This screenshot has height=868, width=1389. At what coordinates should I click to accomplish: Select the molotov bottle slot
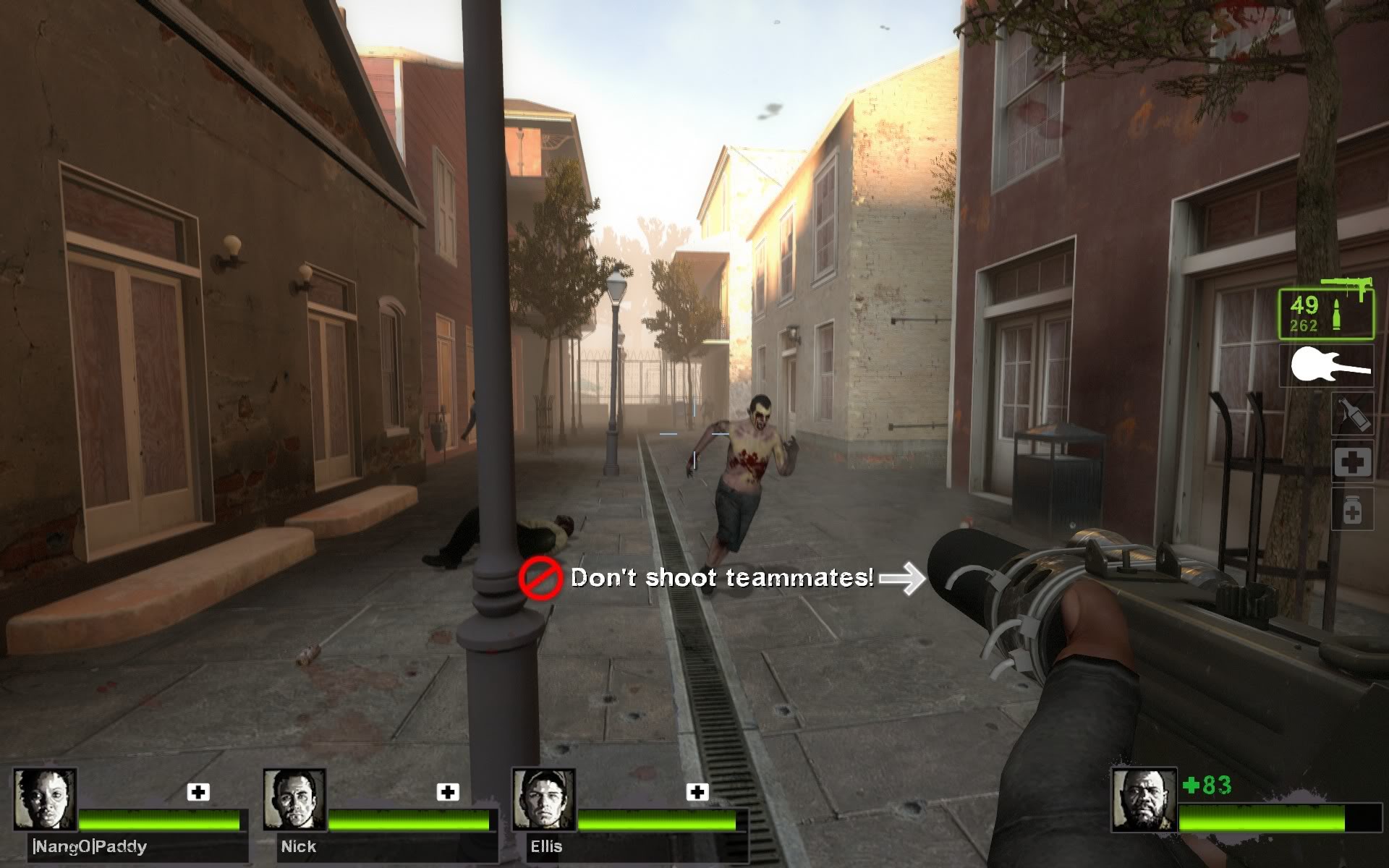[1352, 414]
